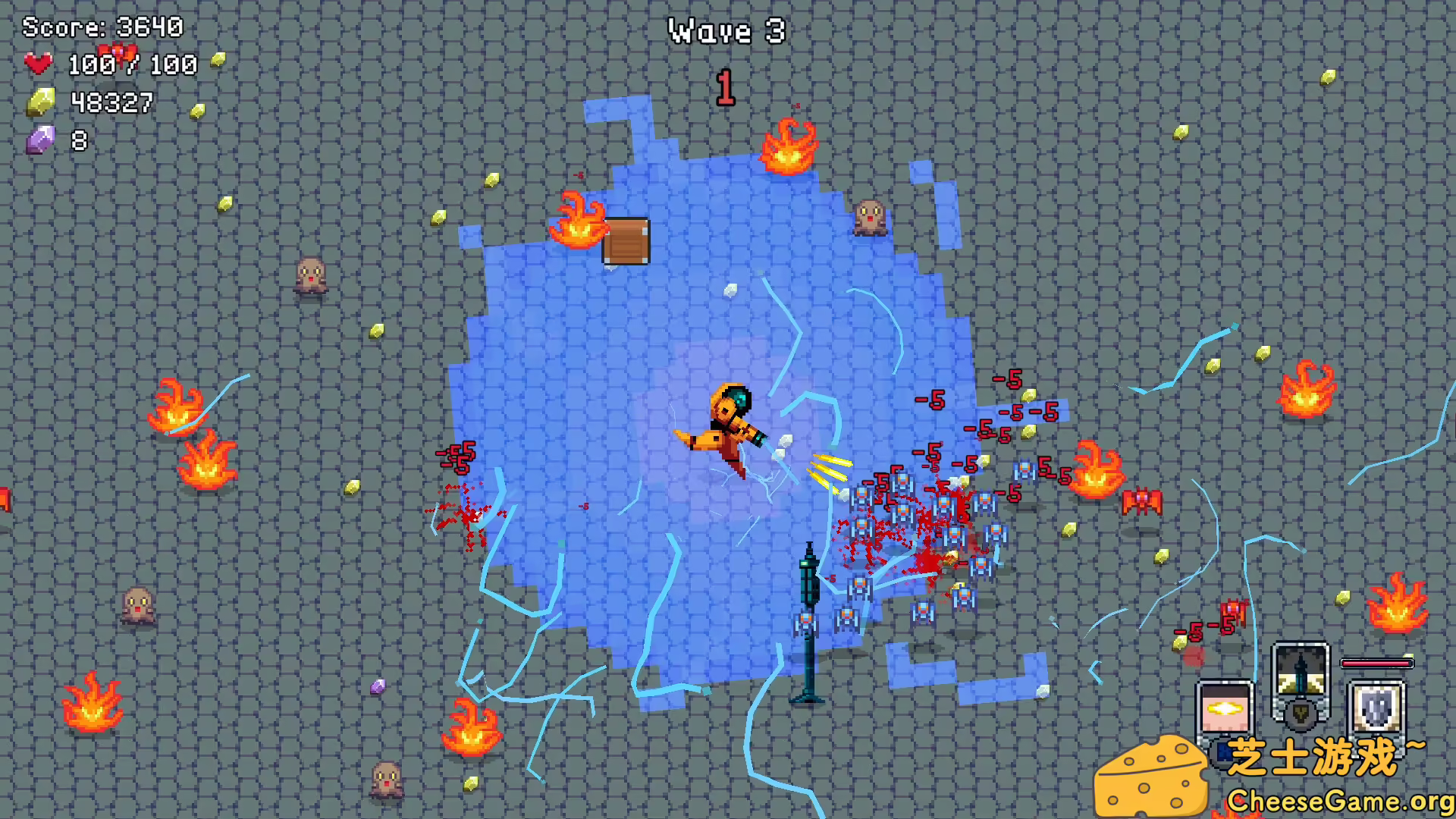The width and height of the screenshot is (1456, 819).
Task: Click the Score: 3640 text
Action: (102, 27)
